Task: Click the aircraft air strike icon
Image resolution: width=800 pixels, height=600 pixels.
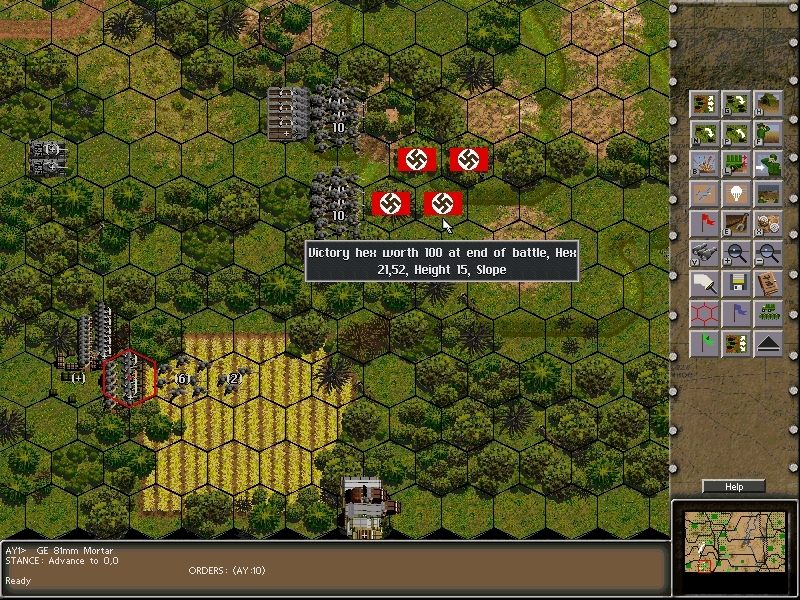Action: pos(705,194)
